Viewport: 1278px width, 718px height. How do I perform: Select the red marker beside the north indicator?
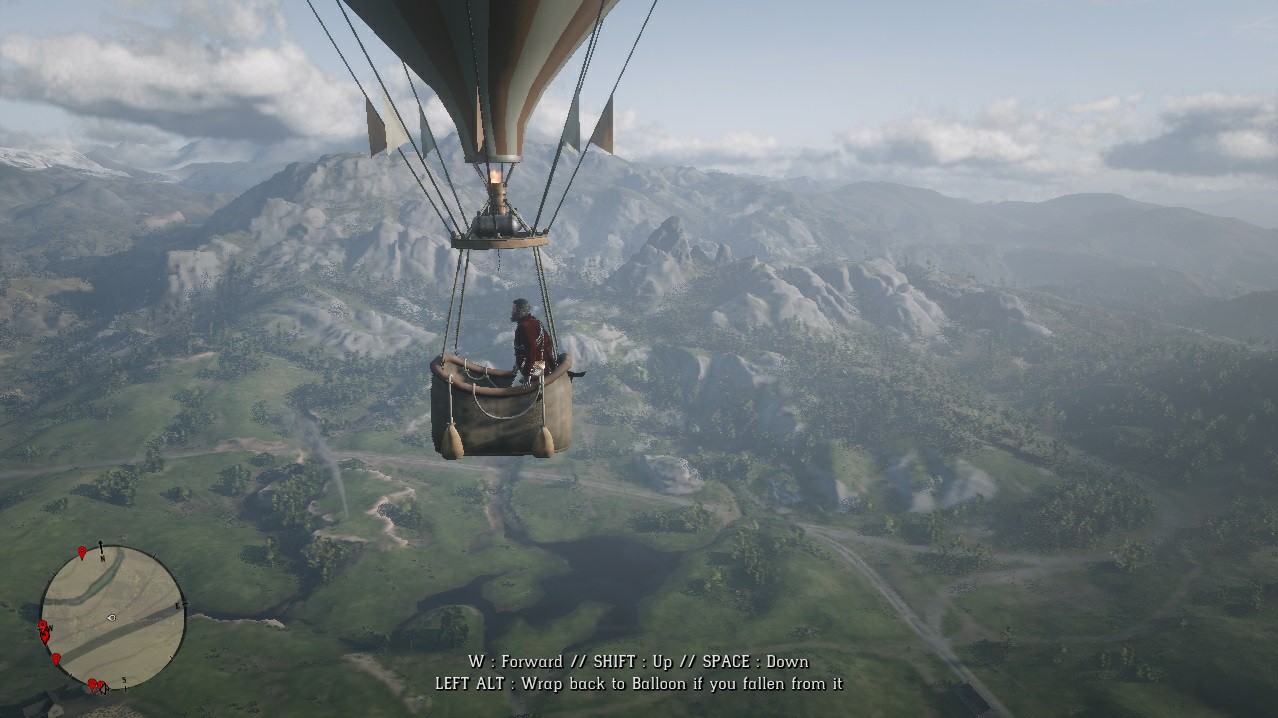tap(82, 552)
